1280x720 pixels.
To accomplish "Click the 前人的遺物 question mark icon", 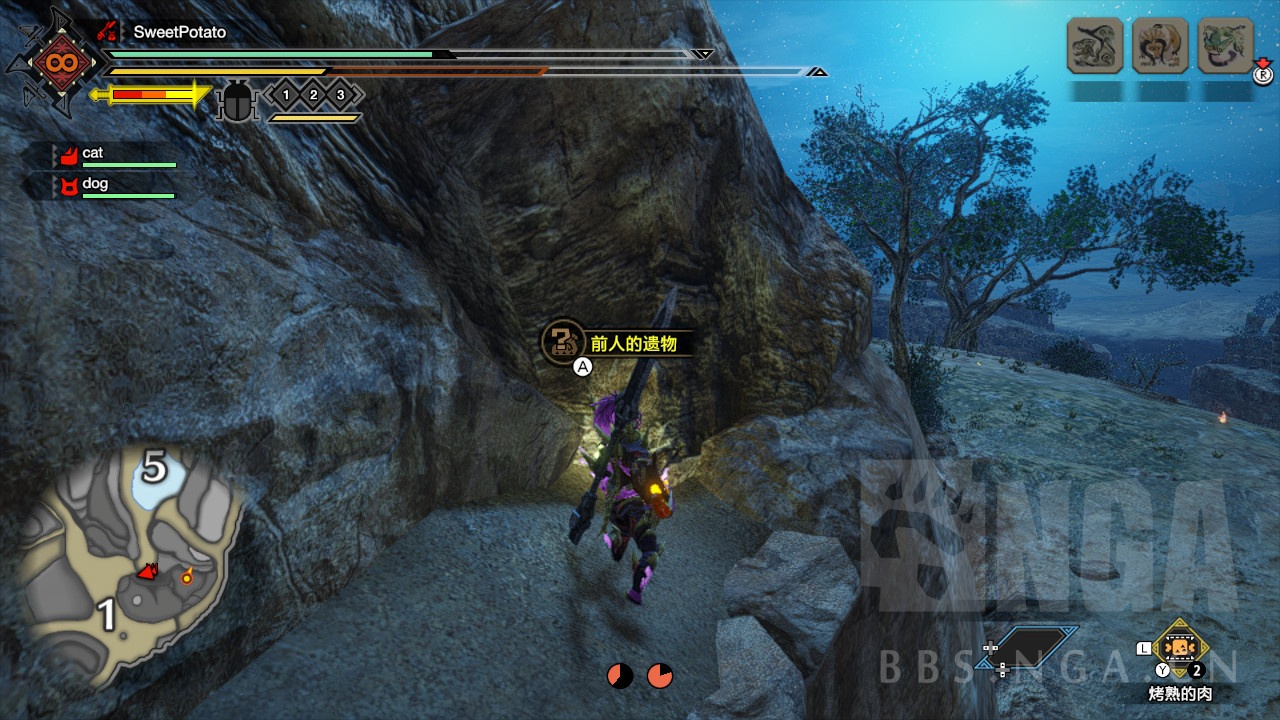I will pyautogui.click(x=561, y=341).
